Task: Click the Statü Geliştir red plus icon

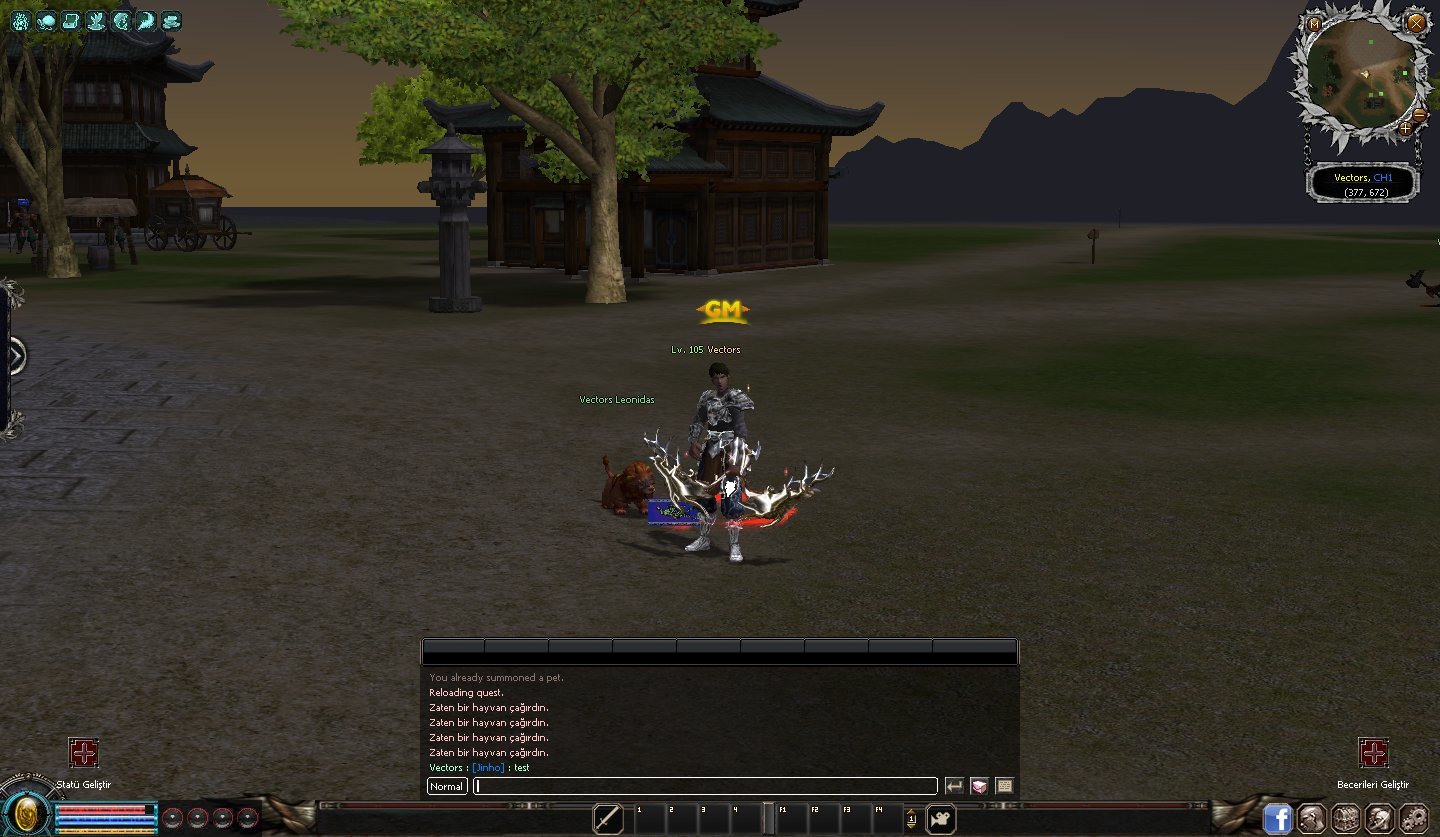Action: pos(84,753)
